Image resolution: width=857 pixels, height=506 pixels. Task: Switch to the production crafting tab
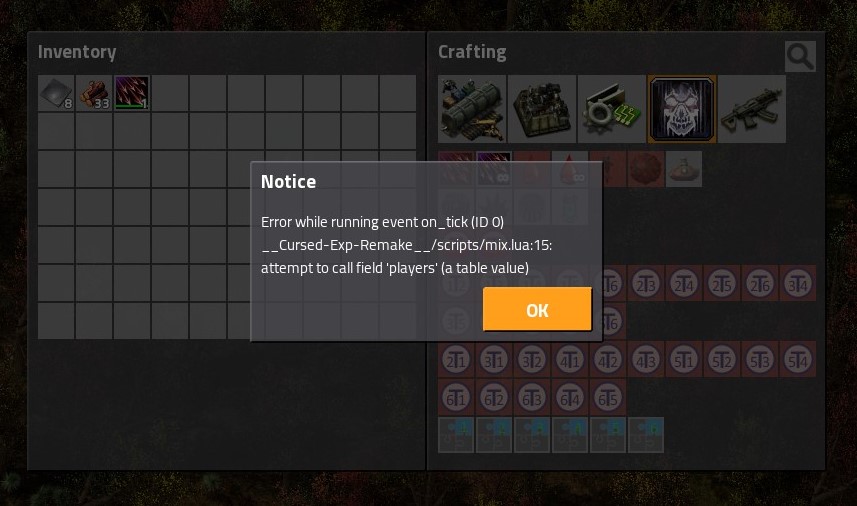click(x=542, y=109)
